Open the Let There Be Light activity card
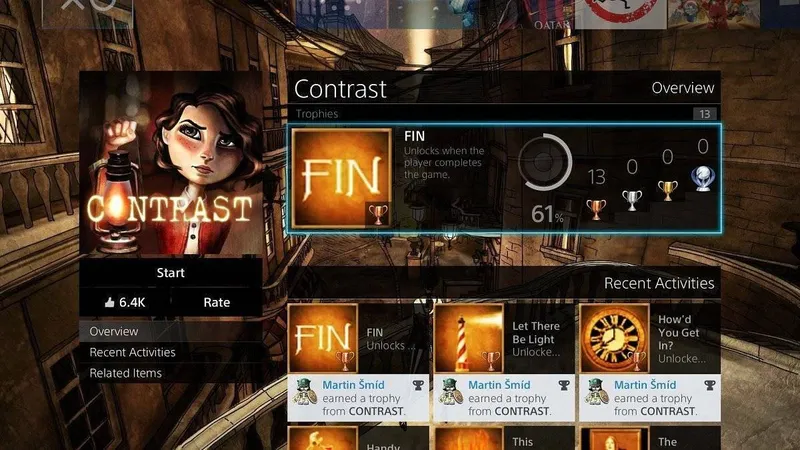Viewport: 800px width, 450px height. 503,362
